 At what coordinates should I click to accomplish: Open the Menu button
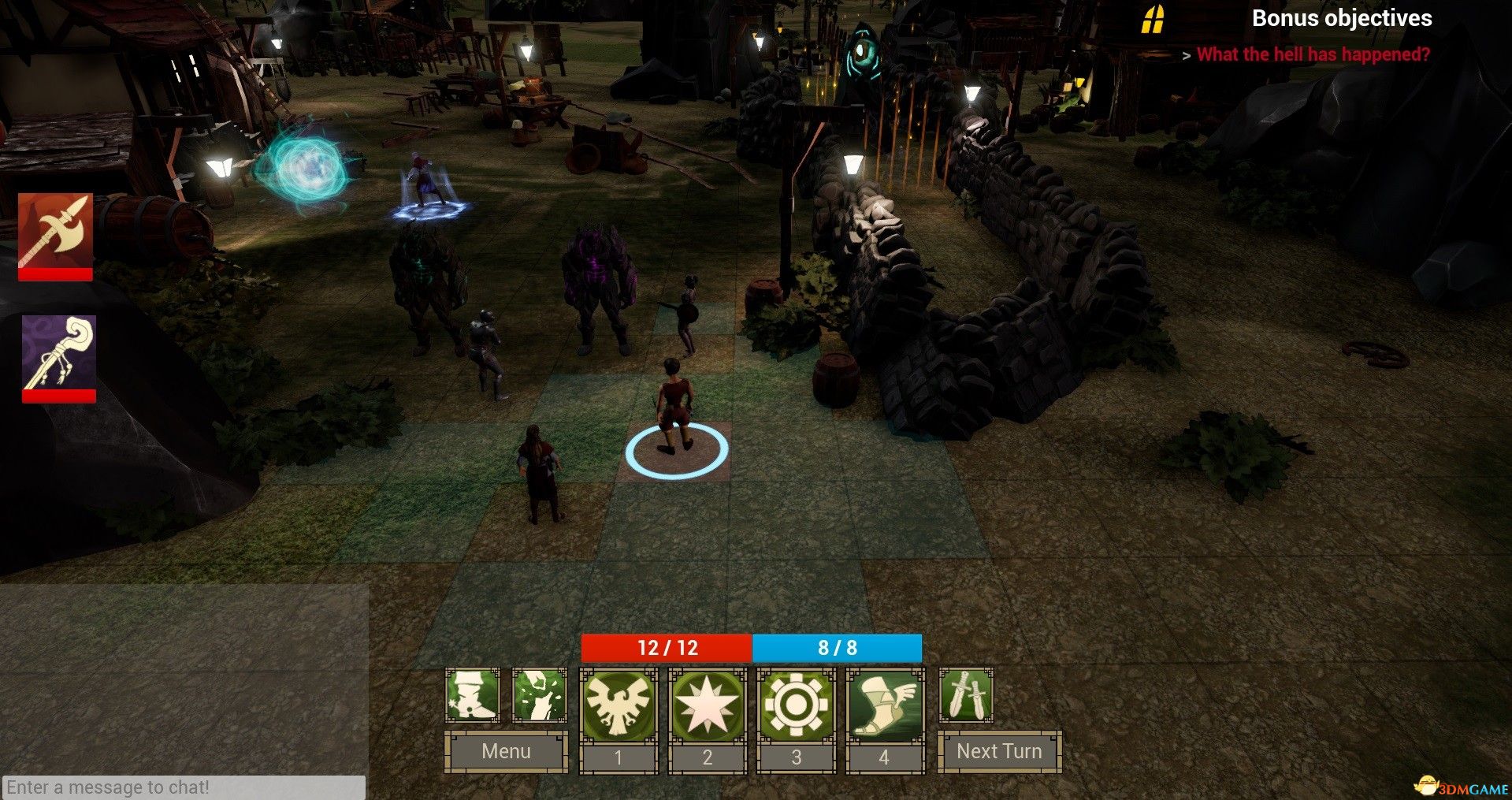[x=506, y=751]
